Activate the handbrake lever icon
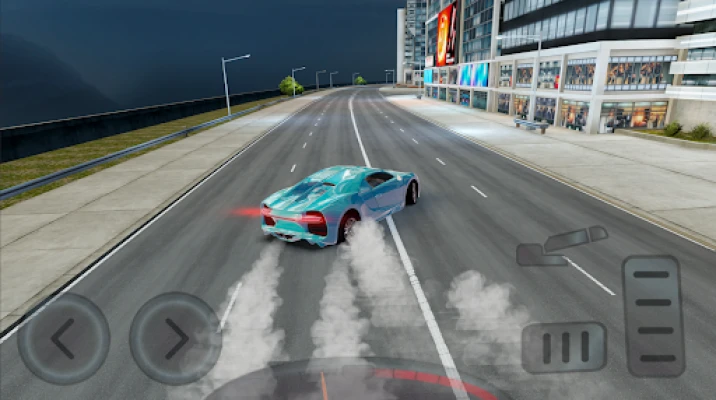 (x=562, y=246)
